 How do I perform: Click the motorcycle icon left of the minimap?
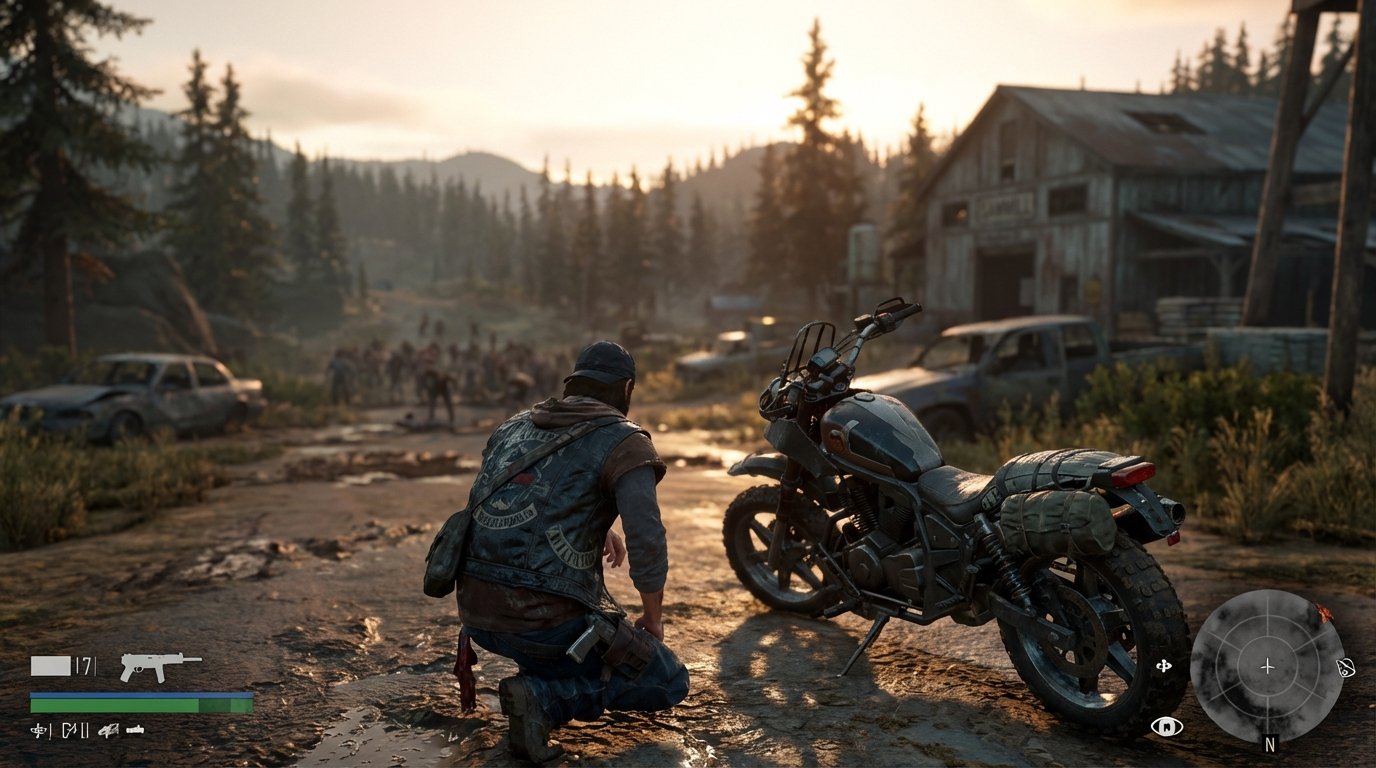pos(1164,665)
